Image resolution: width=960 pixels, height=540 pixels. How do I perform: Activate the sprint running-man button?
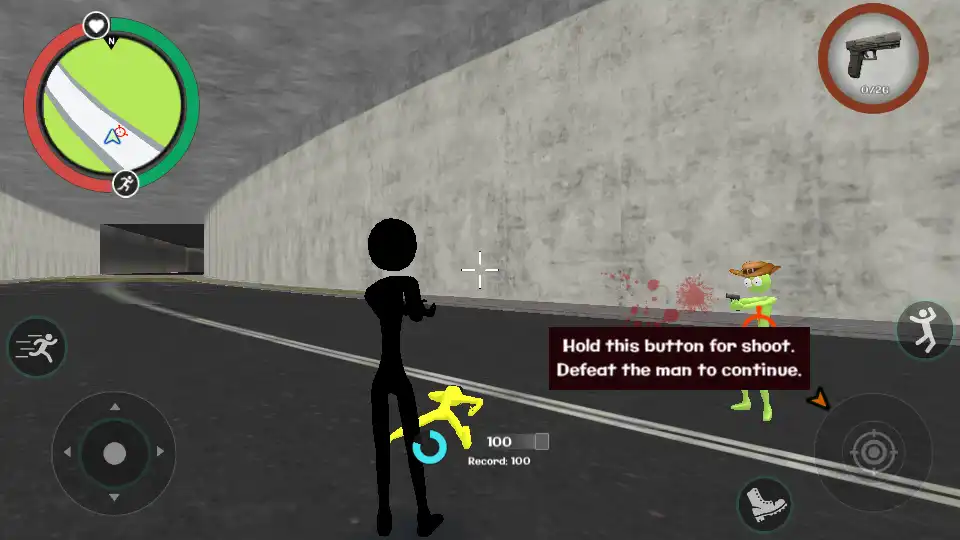point(37,348)
